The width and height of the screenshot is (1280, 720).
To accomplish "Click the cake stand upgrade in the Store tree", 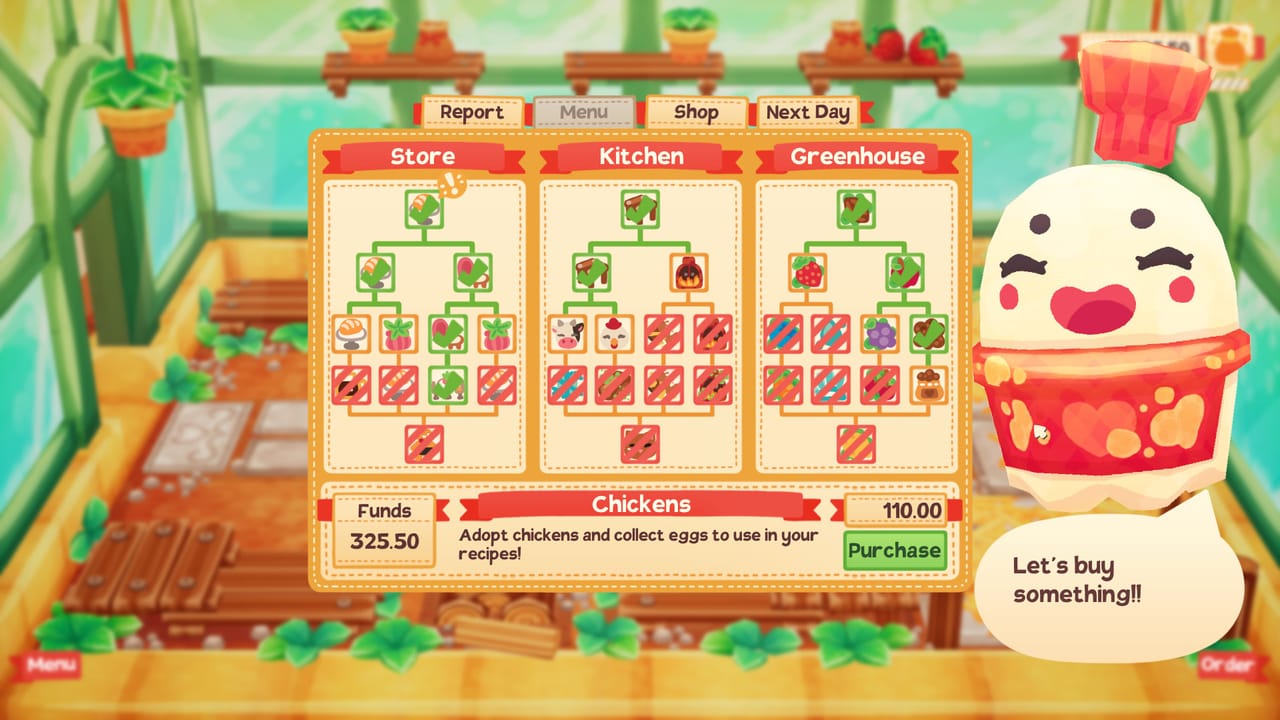I will click(349, 333).
